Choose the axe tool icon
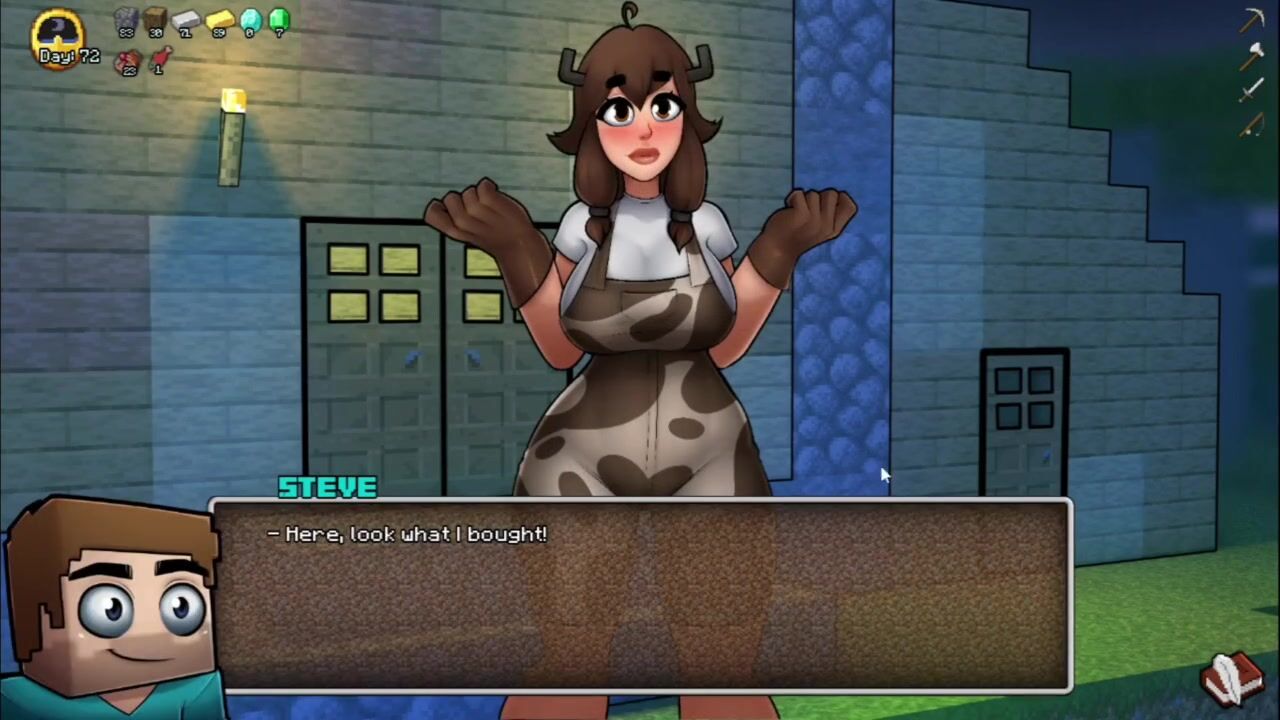This screenshot has width=1280, height=720. pos(1251,57)
